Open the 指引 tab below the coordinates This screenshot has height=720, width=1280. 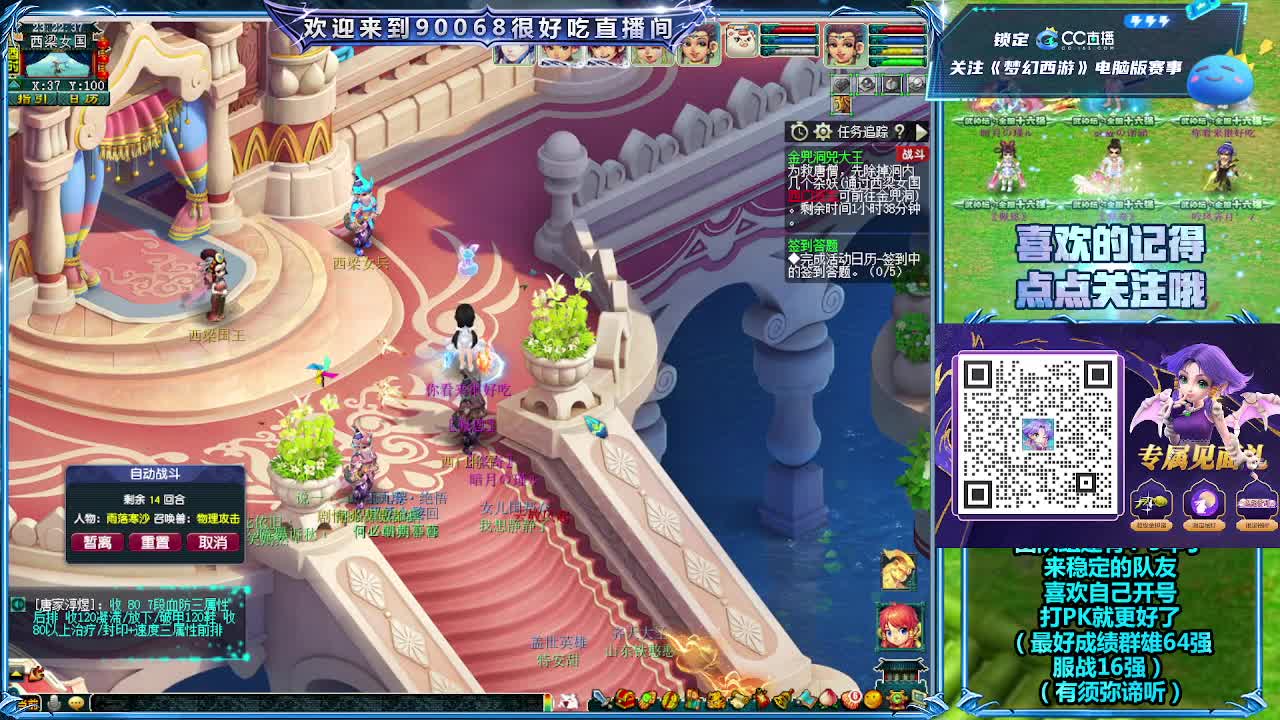[32, 99]
